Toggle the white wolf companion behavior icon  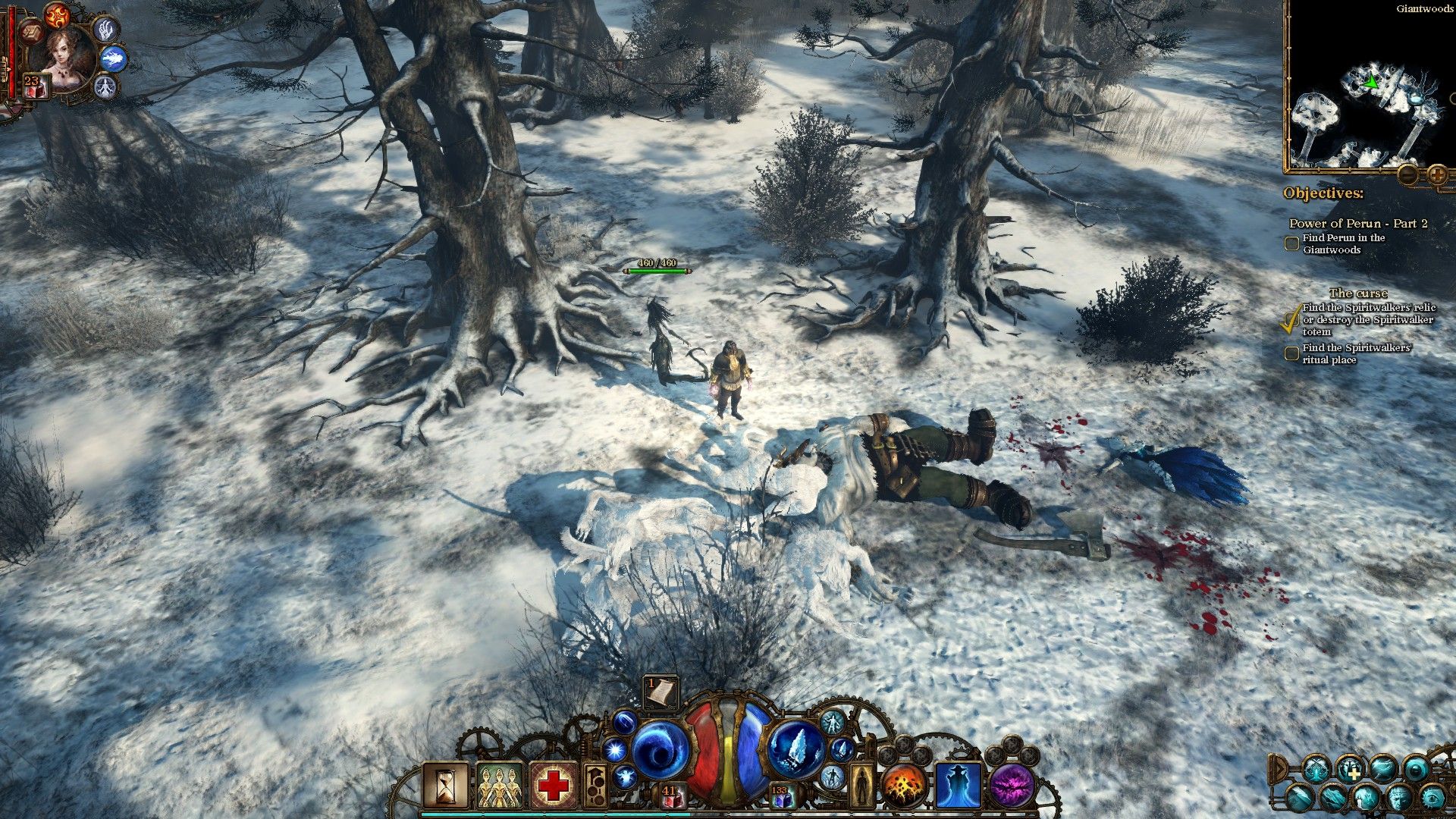(x=113, y=58)
